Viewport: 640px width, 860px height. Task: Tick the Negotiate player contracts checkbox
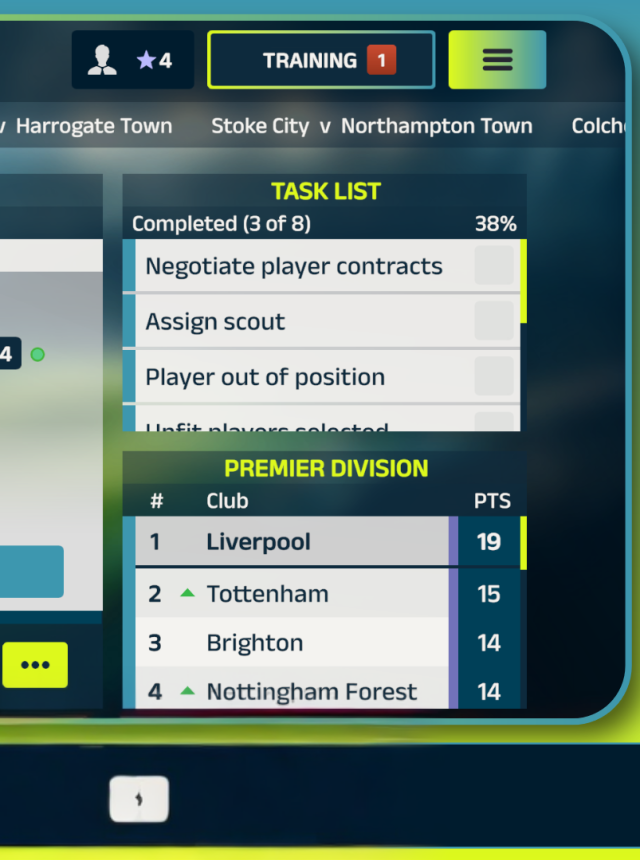pos(494,267)
